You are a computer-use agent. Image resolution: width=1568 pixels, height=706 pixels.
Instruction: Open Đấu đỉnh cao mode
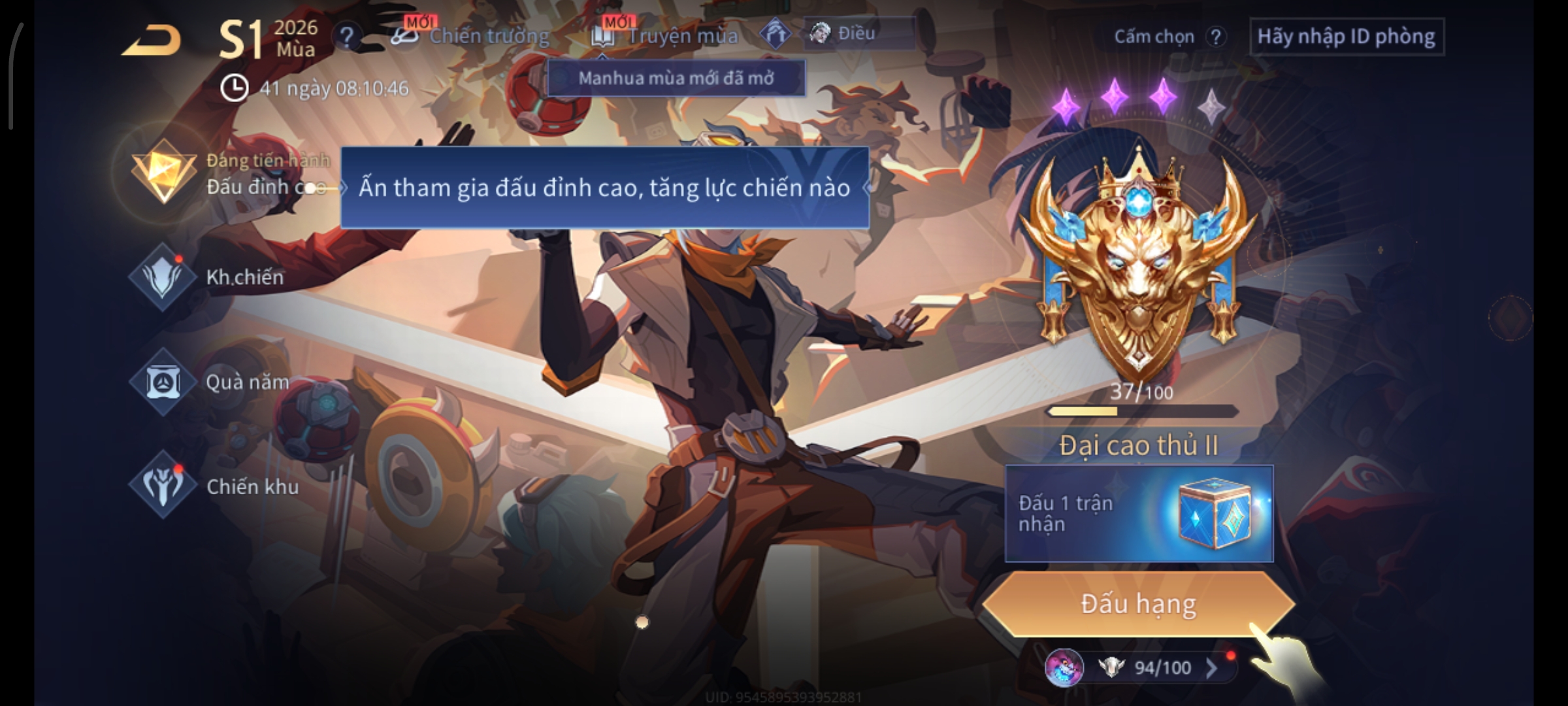(165, 173)
